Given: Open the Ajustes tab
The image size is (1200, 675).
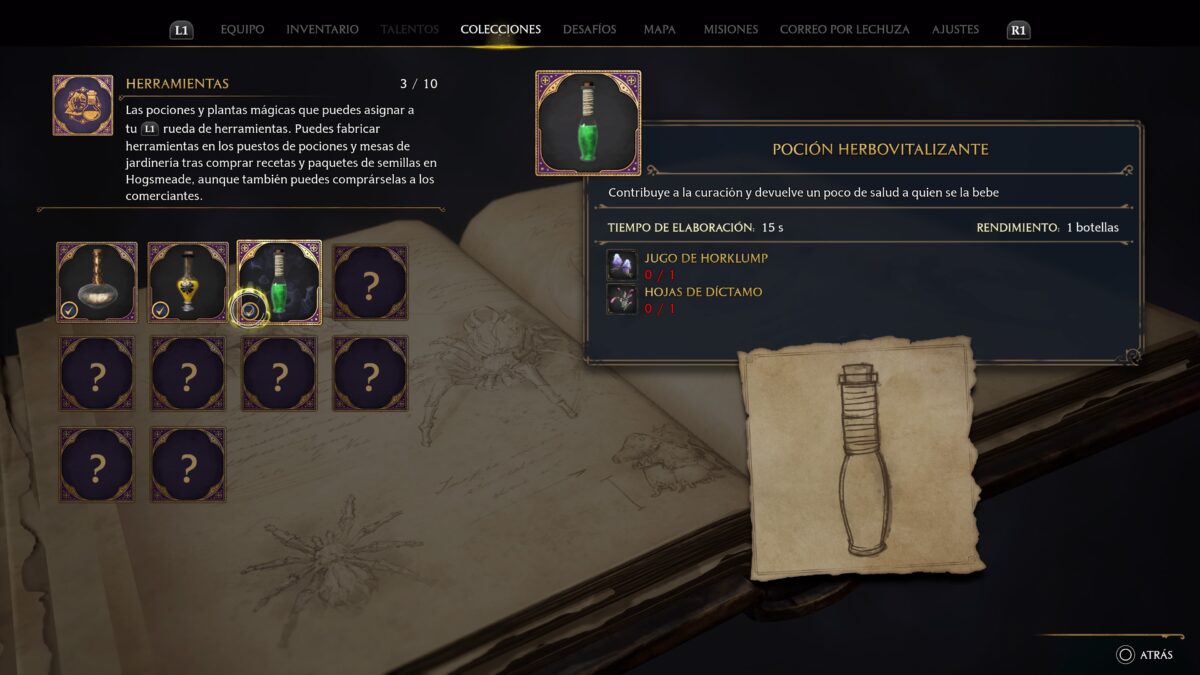Looking at the screenshot, I should (955, 30).
